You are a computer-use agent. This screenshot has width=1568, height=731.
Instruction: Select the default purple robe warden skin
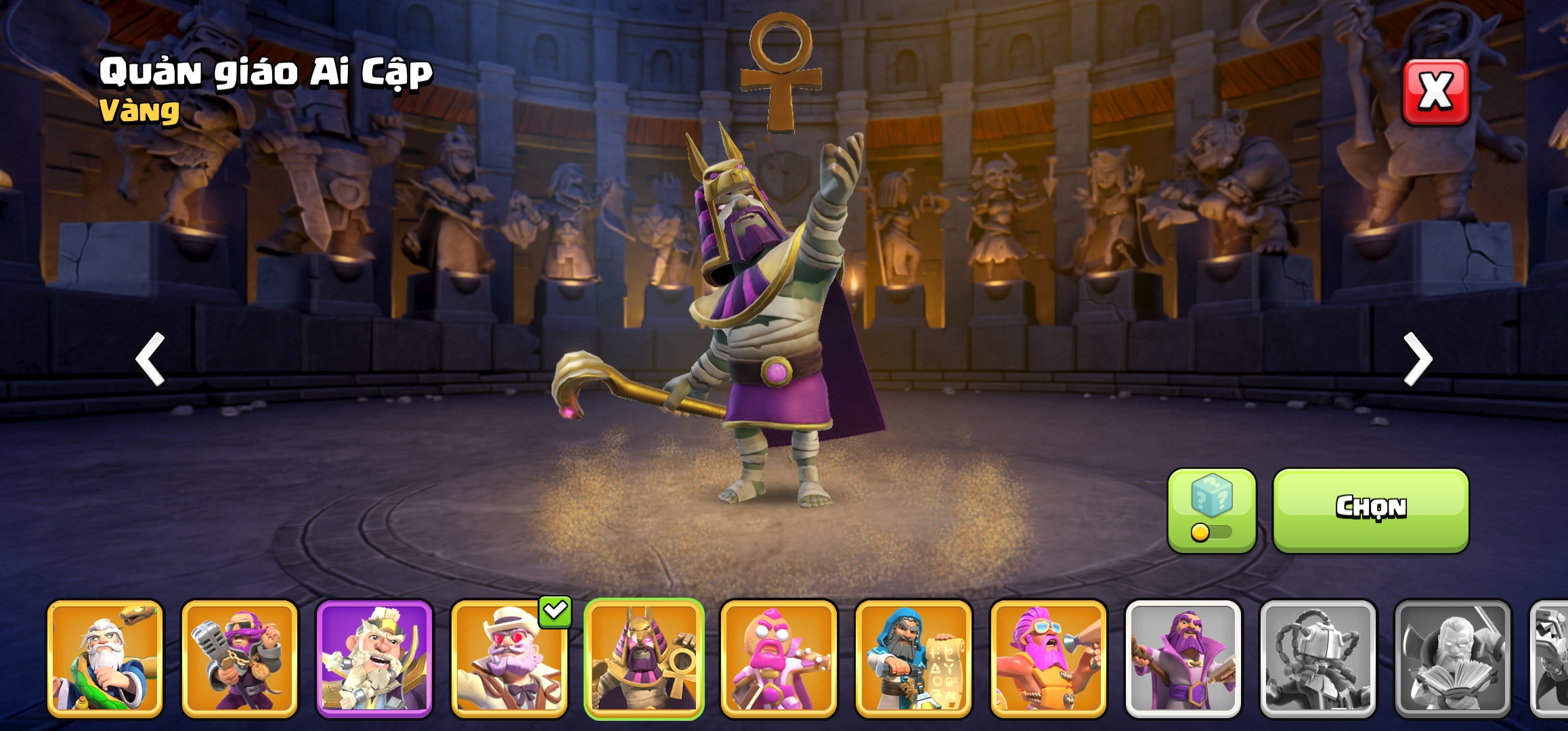click(x=1183, y=659)
